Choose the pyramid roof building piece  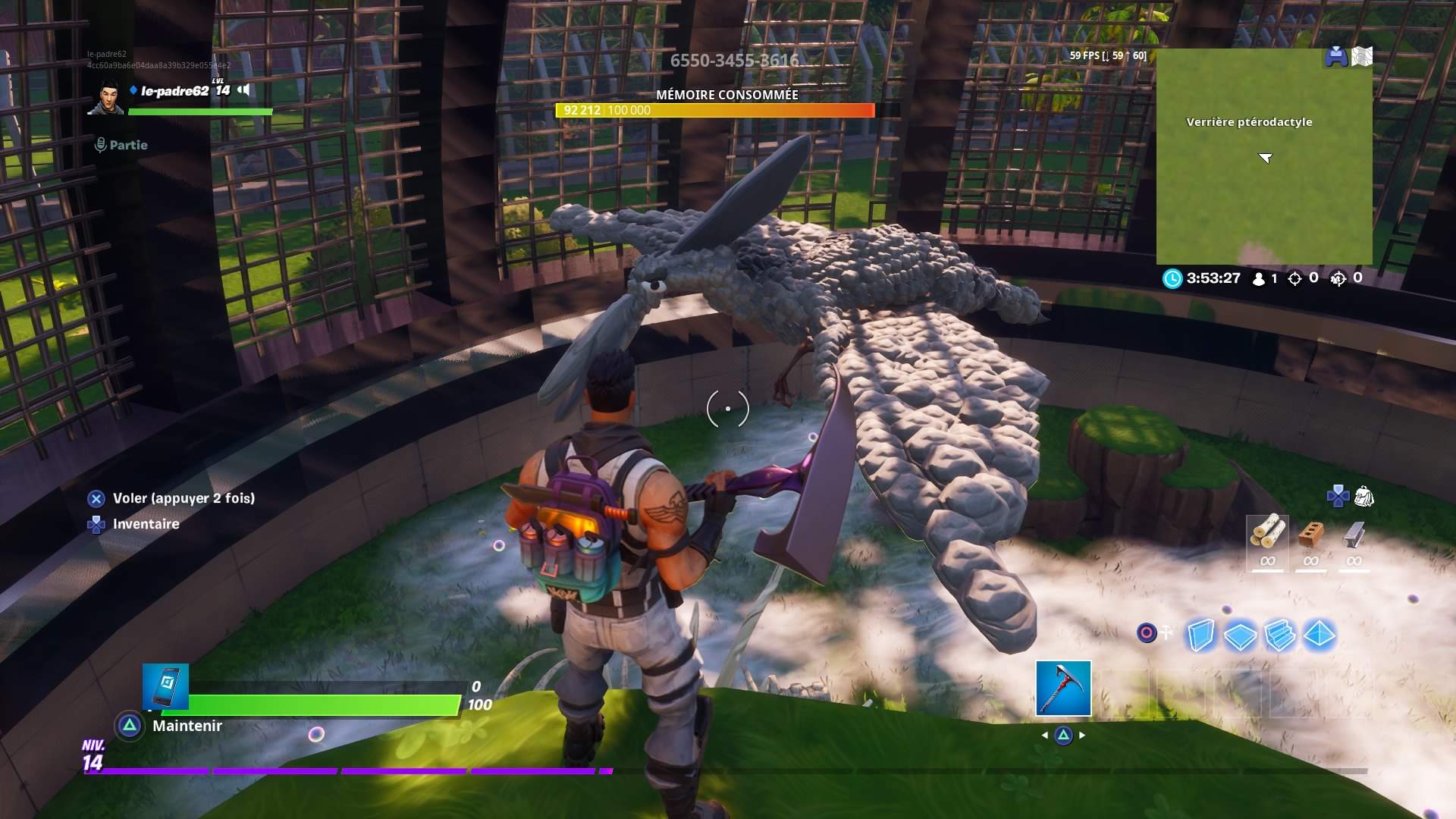[x=1319, y=635]
